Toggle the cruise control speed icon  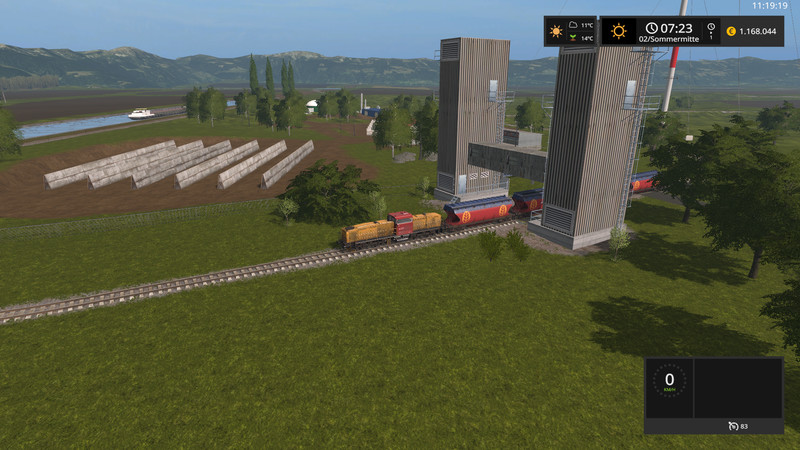coord(733,426)
